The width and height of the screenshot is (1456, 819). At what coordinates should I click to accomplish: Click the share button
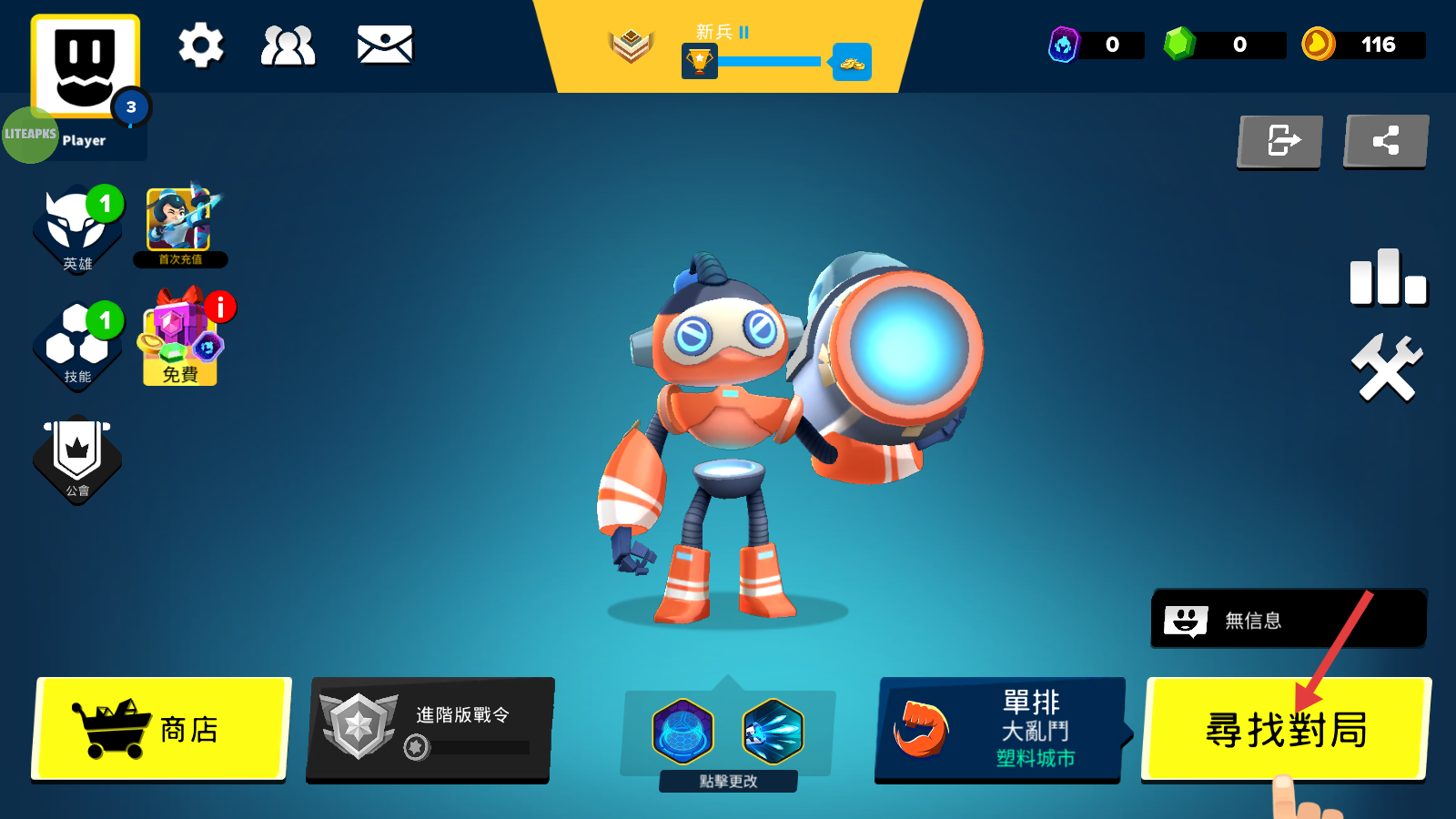click(1386, 141)
